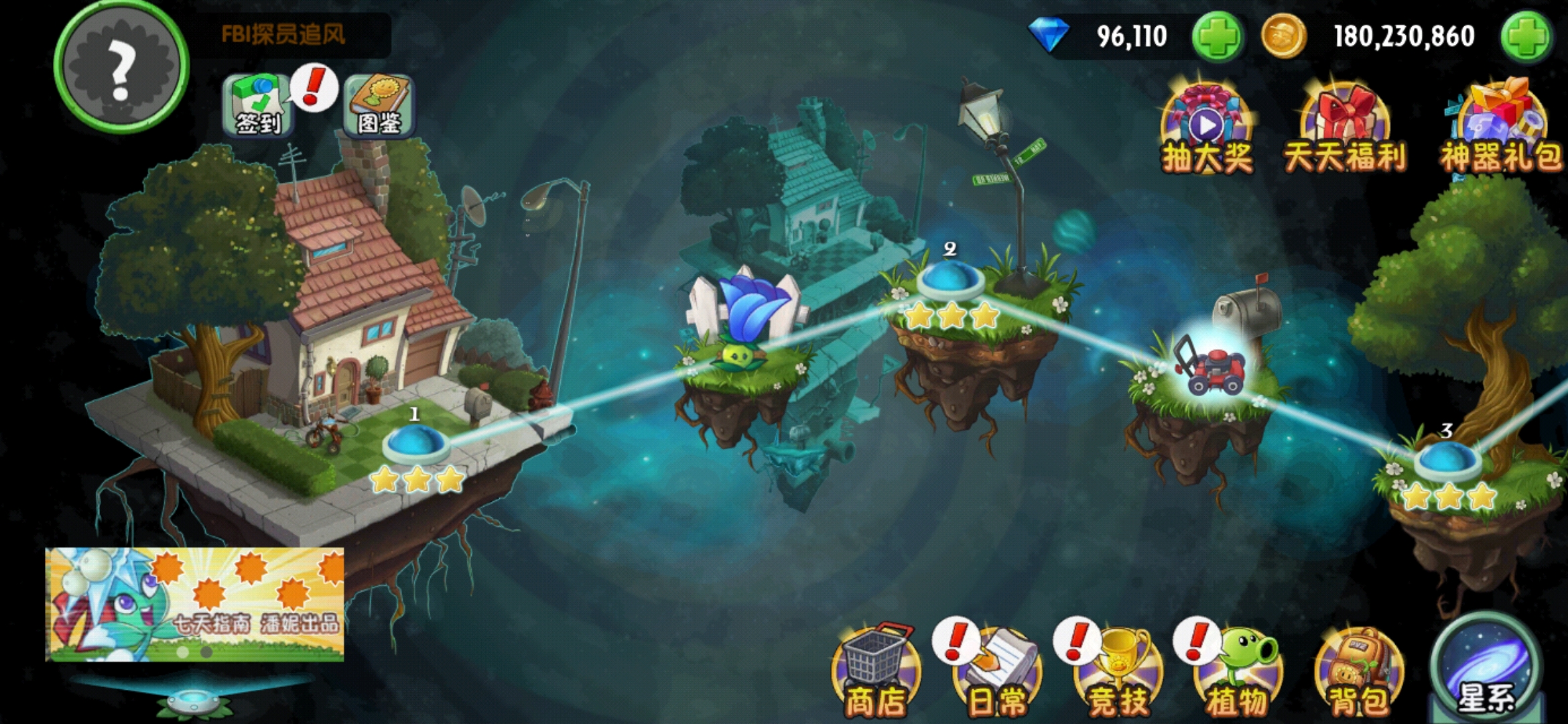
Task: Add more blue gems
Action: click(1217, 36)
